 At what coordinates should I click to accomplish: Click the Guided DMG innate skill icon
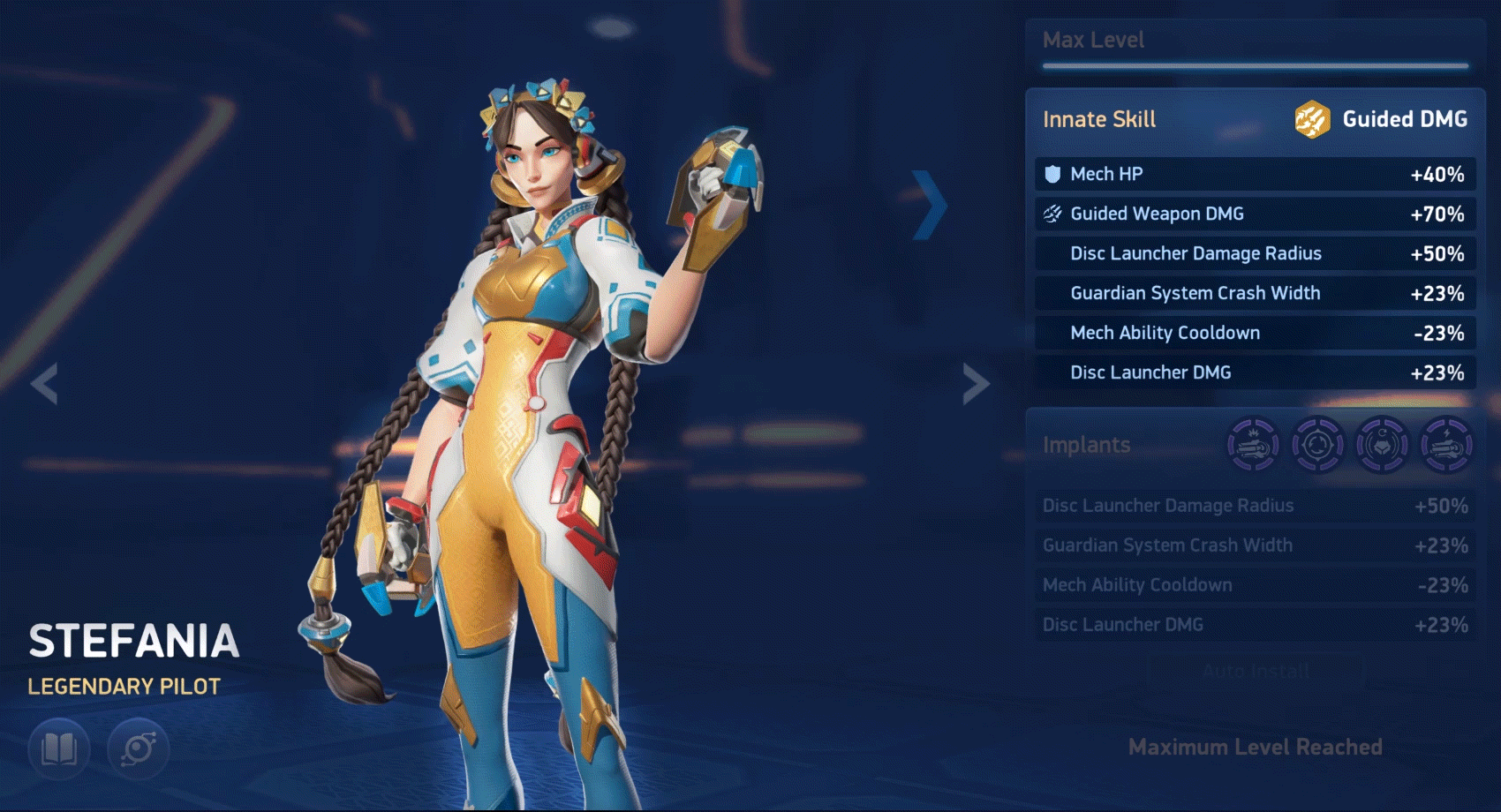click(1312, 119)
